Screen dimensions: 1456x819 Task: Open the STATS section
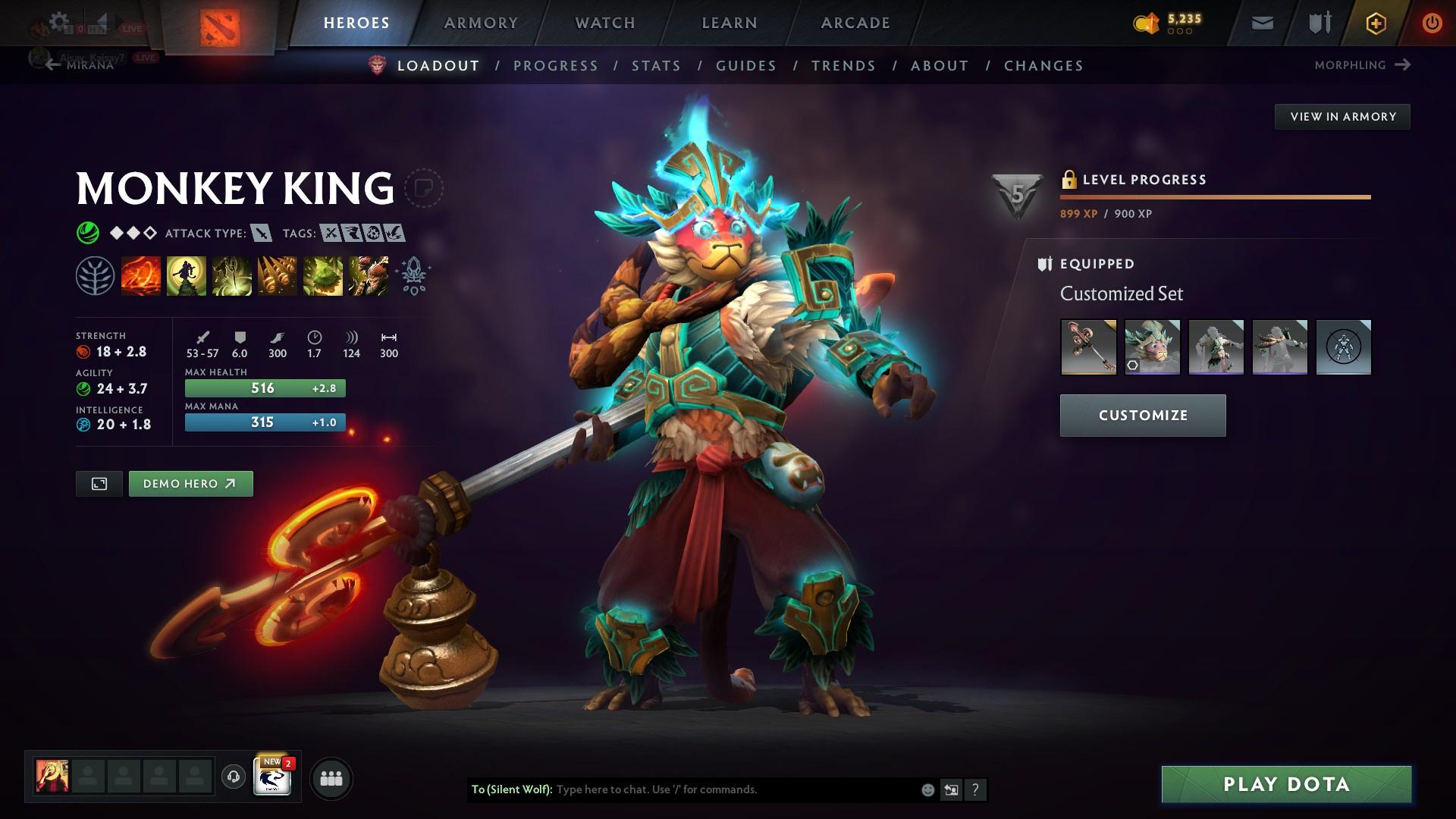click(x=657, y=66)
